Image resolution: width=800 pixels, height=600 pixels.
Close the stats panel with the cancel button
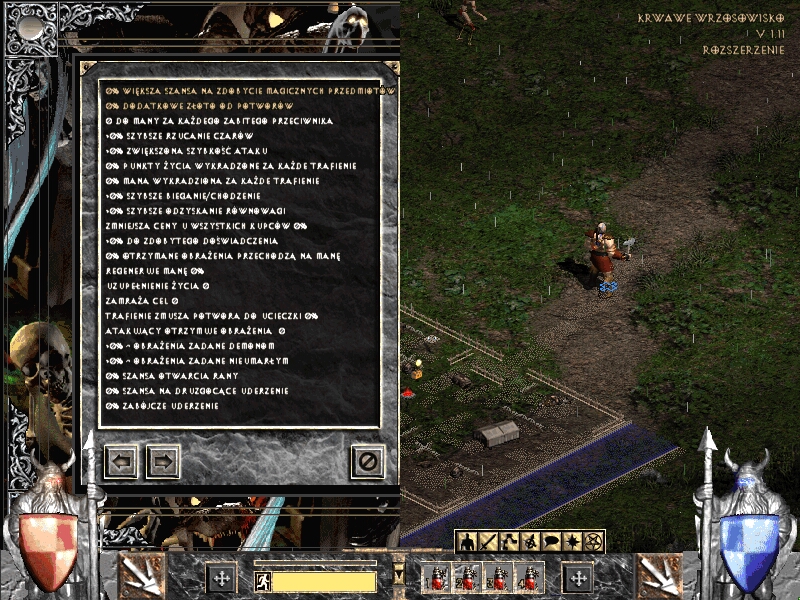pyautogui.click(x=367, y=461)
